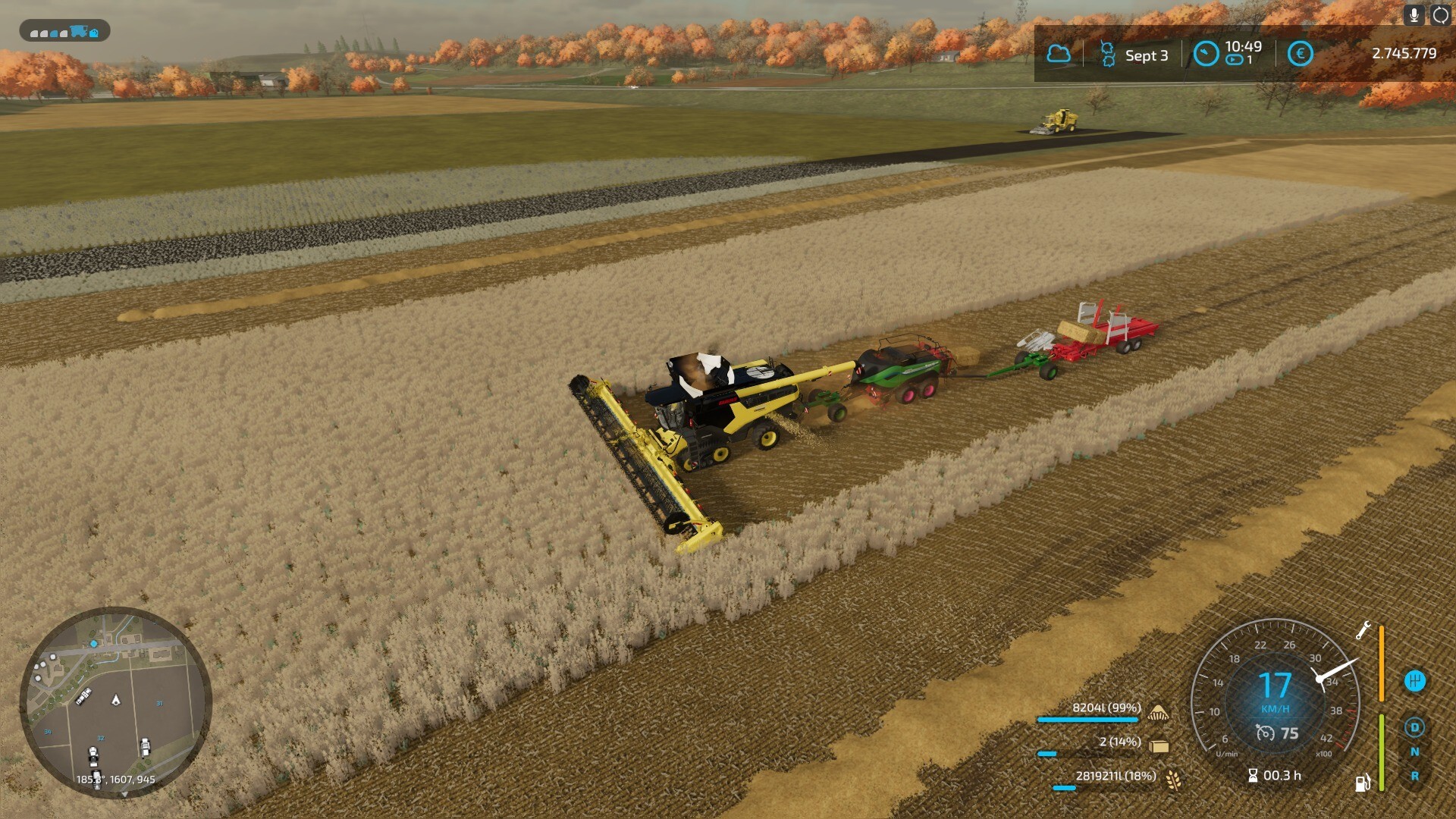Click the cruise control speed icon
Viewport: 1456px width, 819px height.
(1265, 733)
